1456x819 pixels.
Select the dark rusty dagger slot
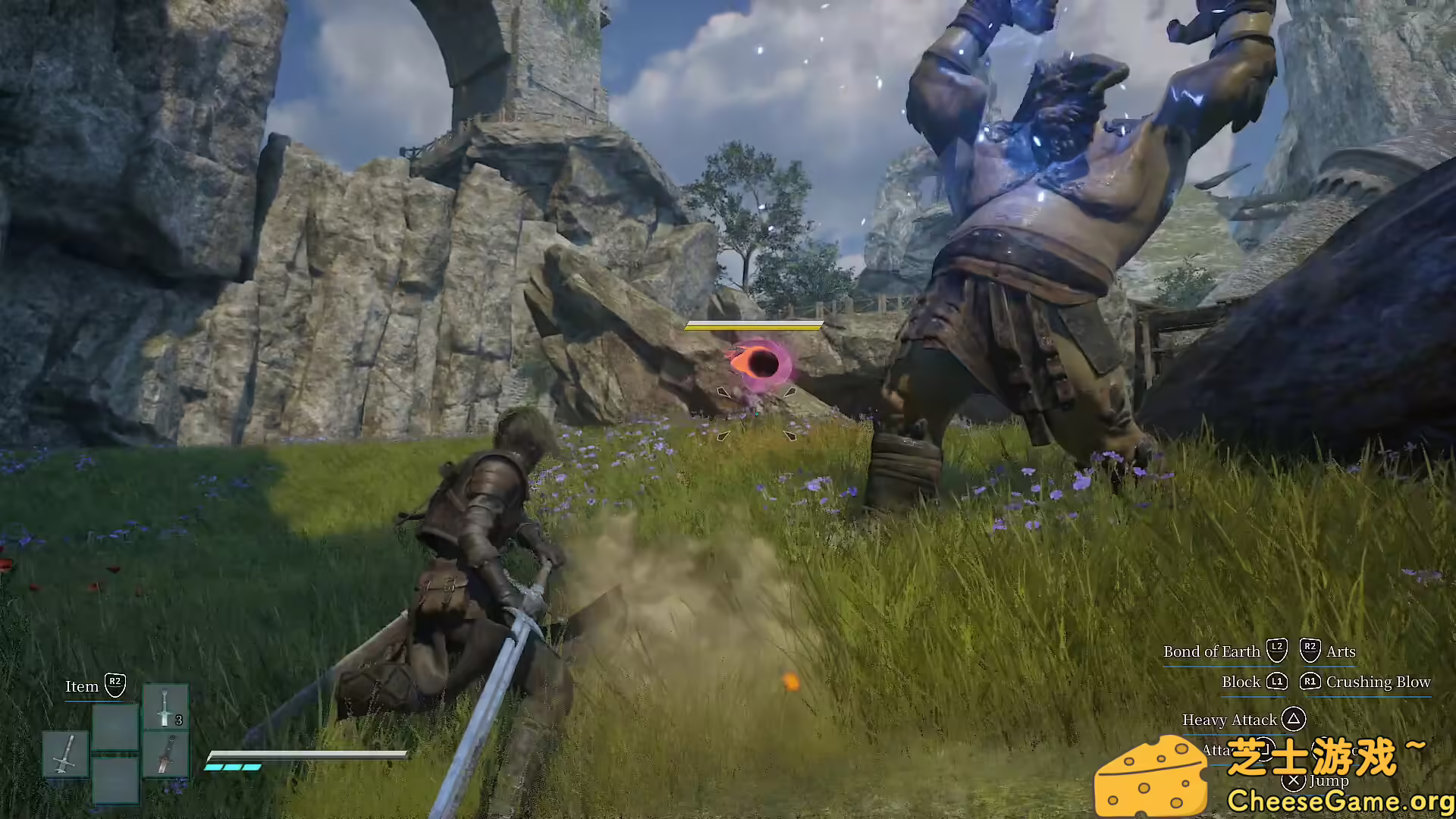(x=165, y=754)
